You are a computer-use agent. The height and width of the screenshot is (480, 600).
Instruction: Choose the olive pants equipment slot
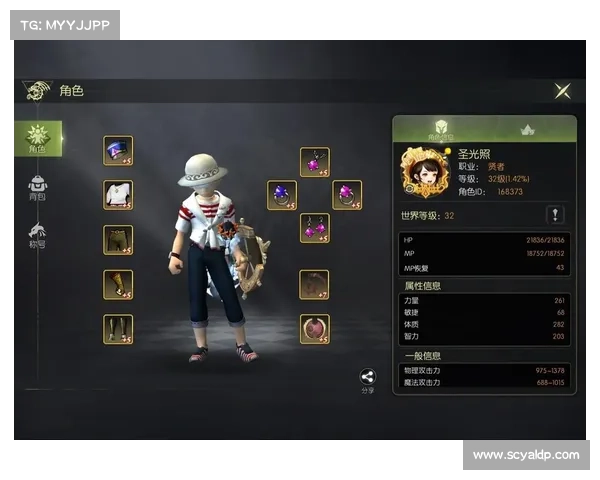pos(118,240)
